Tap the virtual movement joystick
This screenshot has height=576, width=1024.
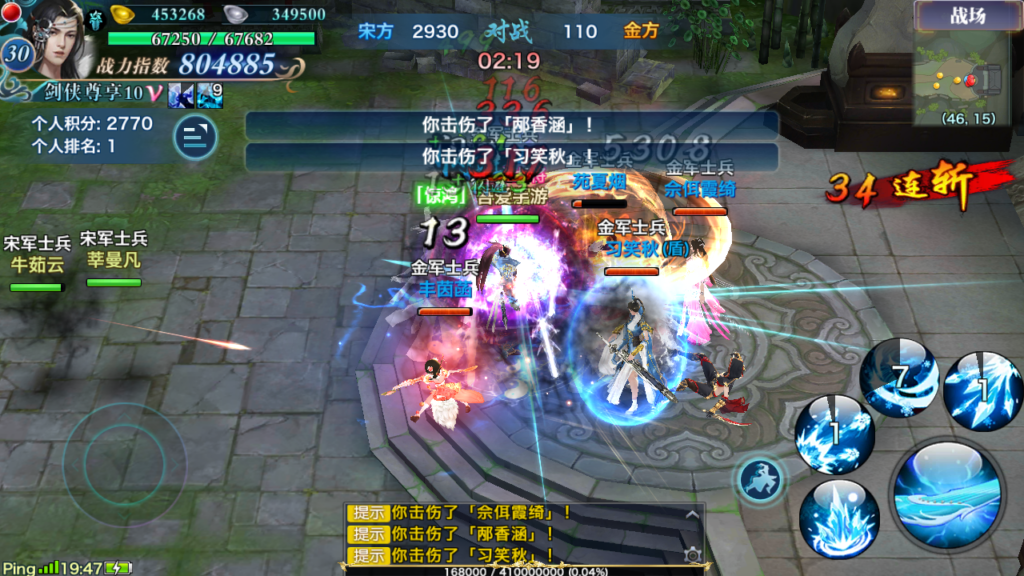122,461
